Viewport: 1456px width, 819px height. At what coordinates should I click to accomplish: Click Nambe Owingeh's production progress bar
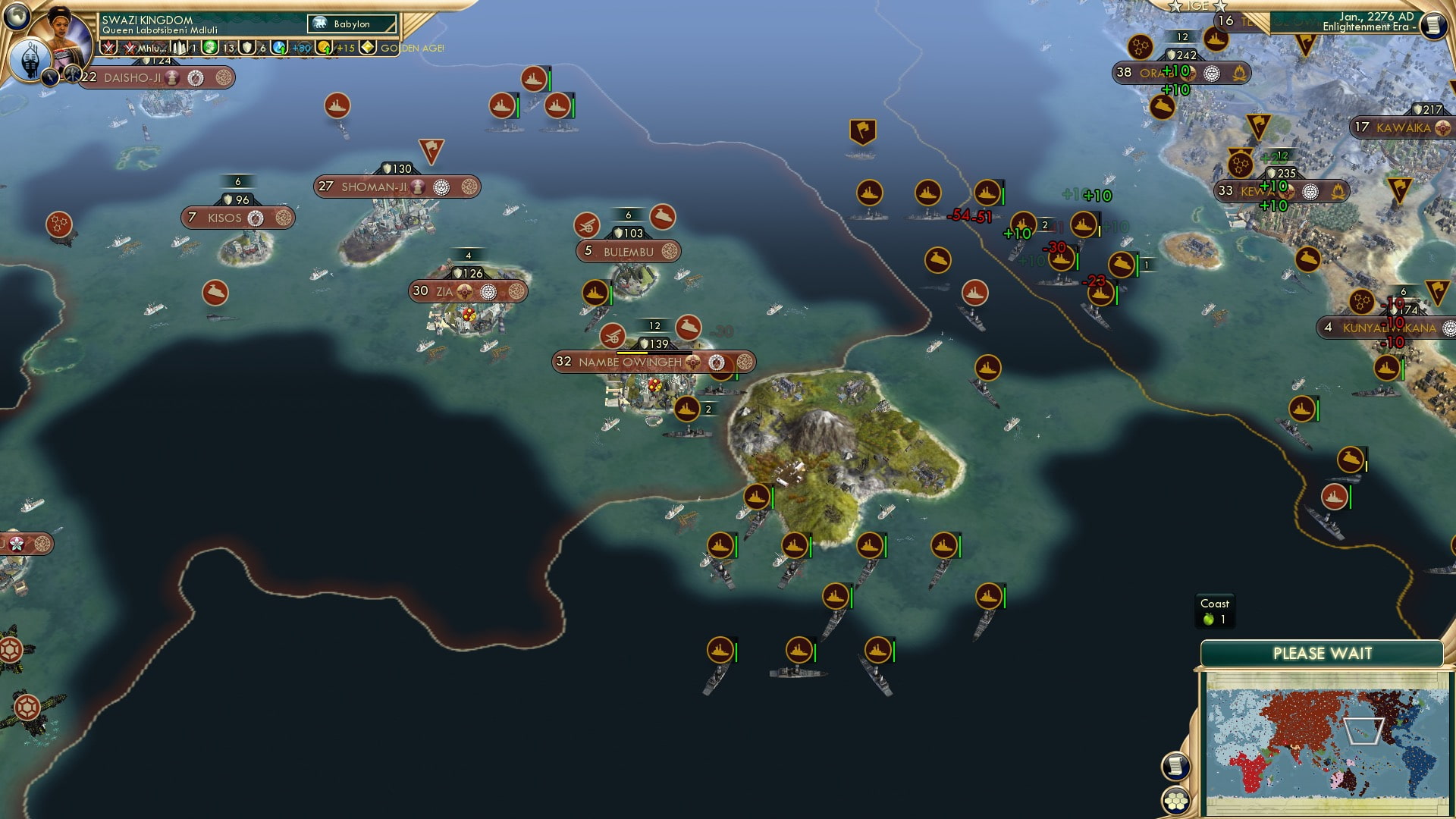(650, 351)
